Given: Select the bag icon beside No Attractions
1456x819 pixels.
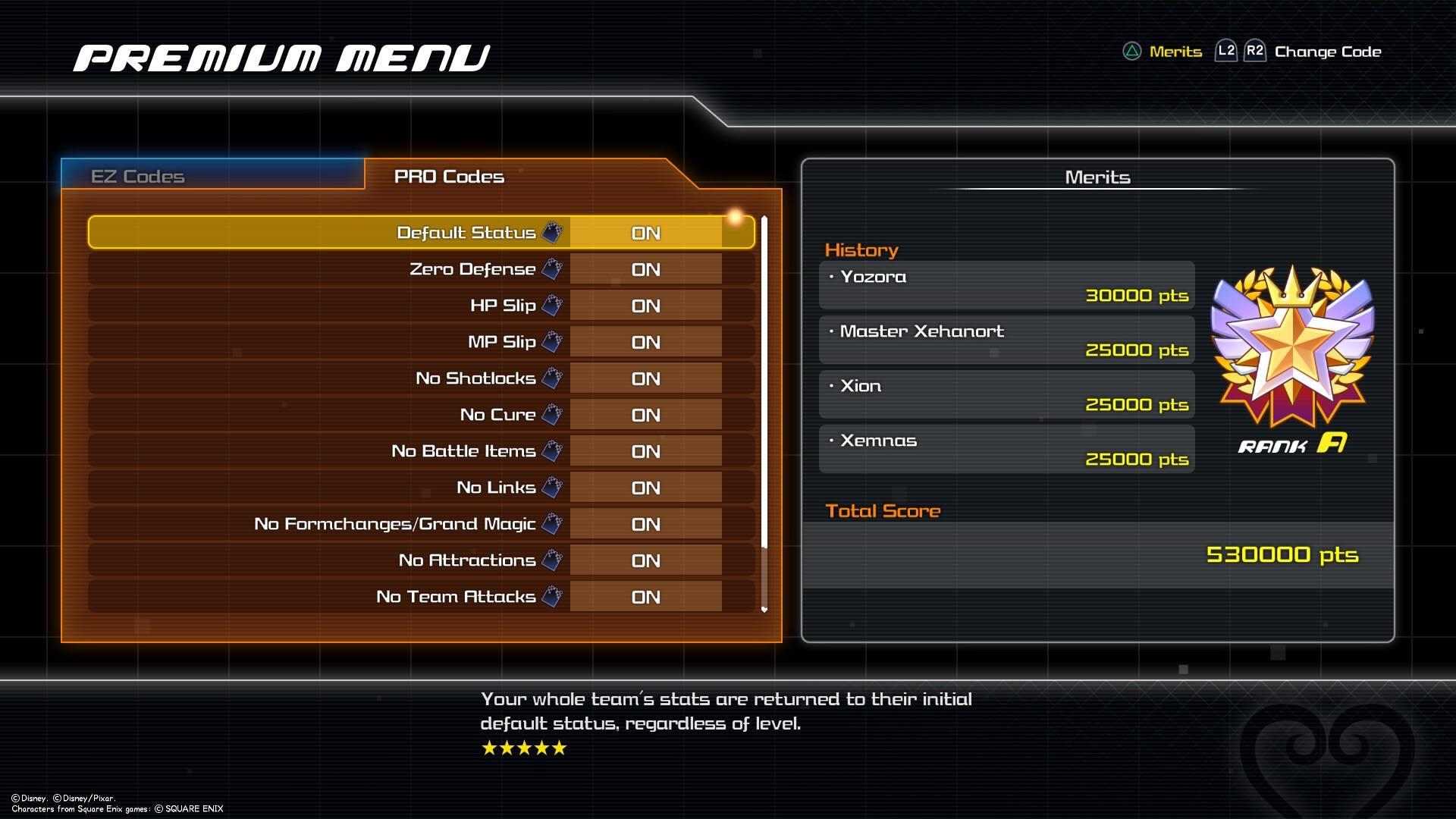Looking at the screenshot, I should [x=551, y=559].
